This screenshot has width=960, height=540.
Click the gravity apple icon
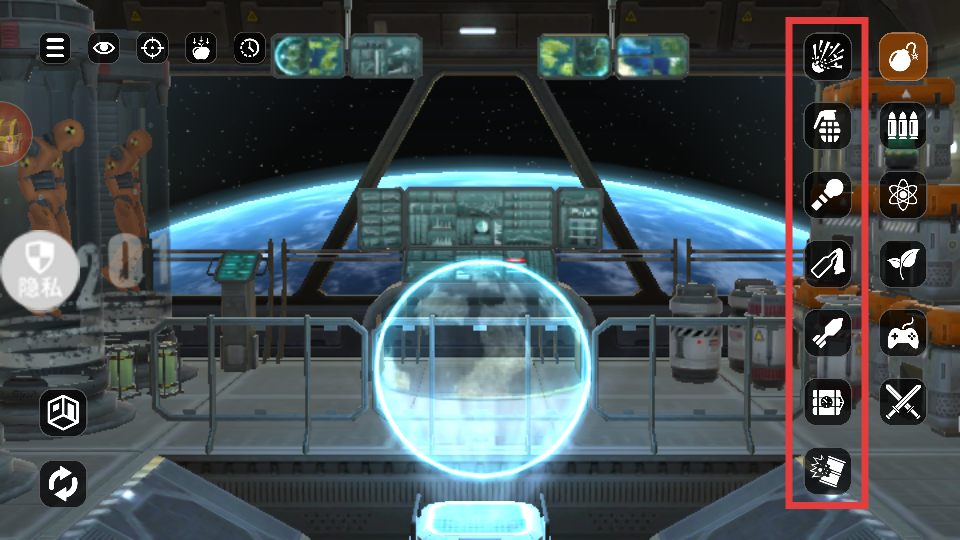(201, 47)
